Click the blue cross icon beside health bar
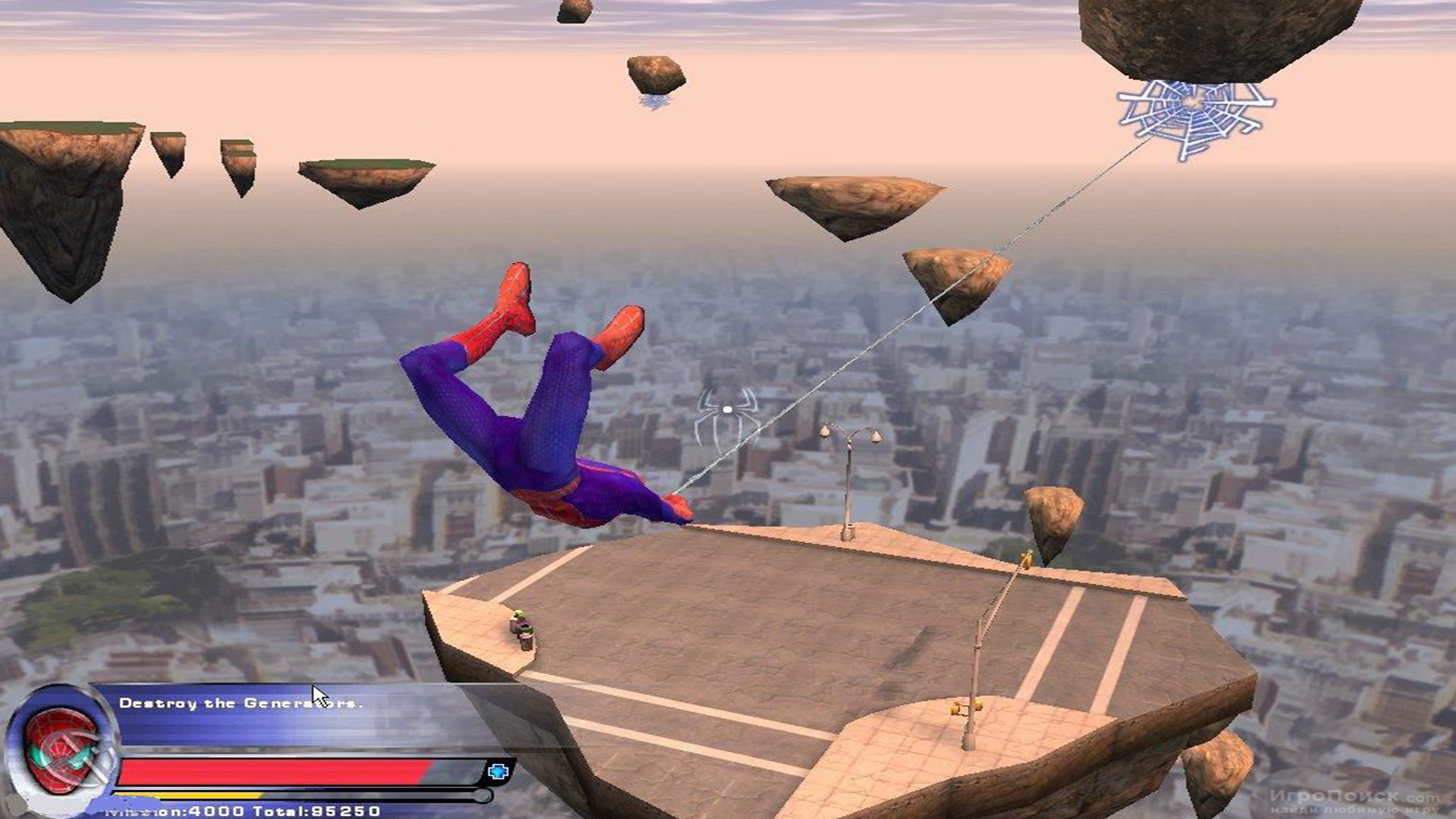1456x819 pixels. [498, 772]
